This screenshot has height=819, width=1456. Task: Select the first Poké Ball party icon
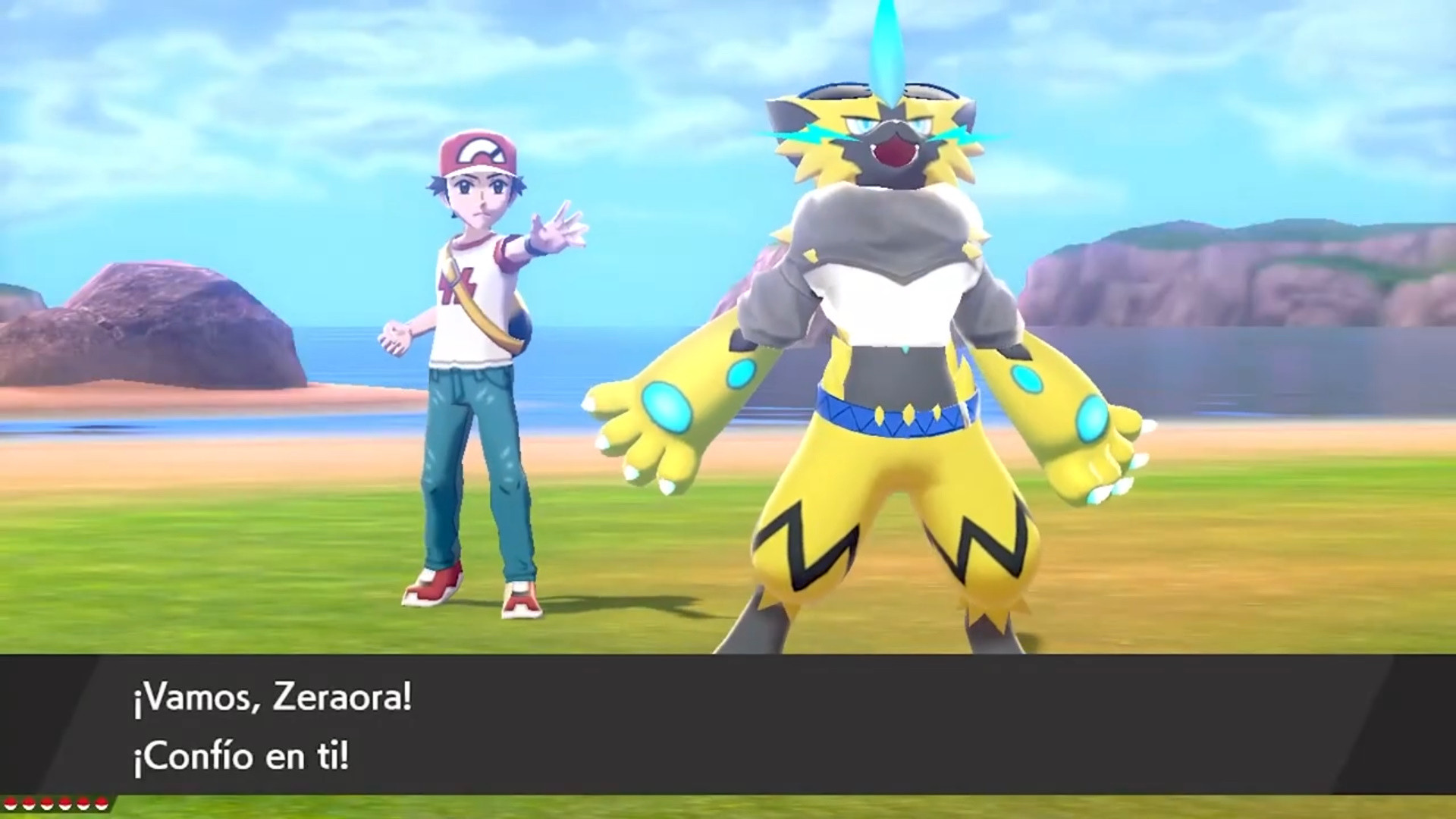(11, 804)
